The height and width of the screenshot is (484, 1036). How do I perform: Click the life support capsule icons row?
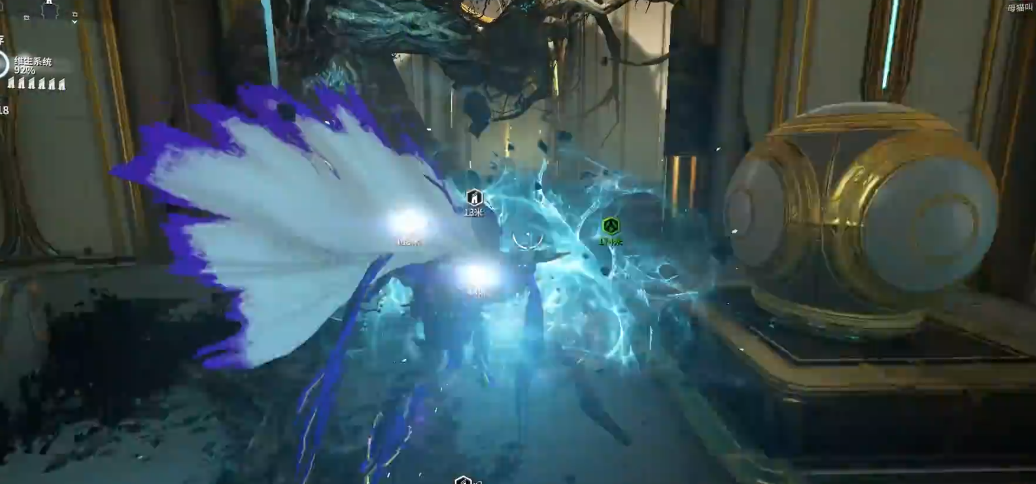coord(37,84)
